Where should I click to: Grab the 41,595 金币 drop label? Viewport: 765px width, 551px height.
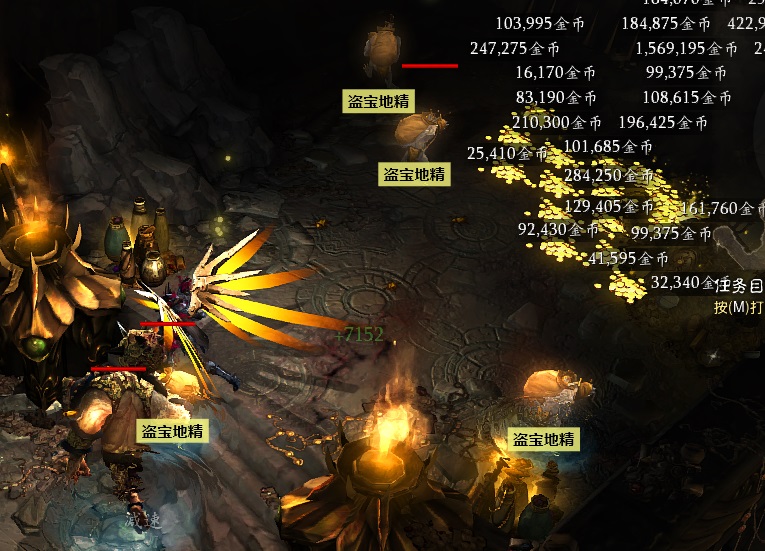628,258
